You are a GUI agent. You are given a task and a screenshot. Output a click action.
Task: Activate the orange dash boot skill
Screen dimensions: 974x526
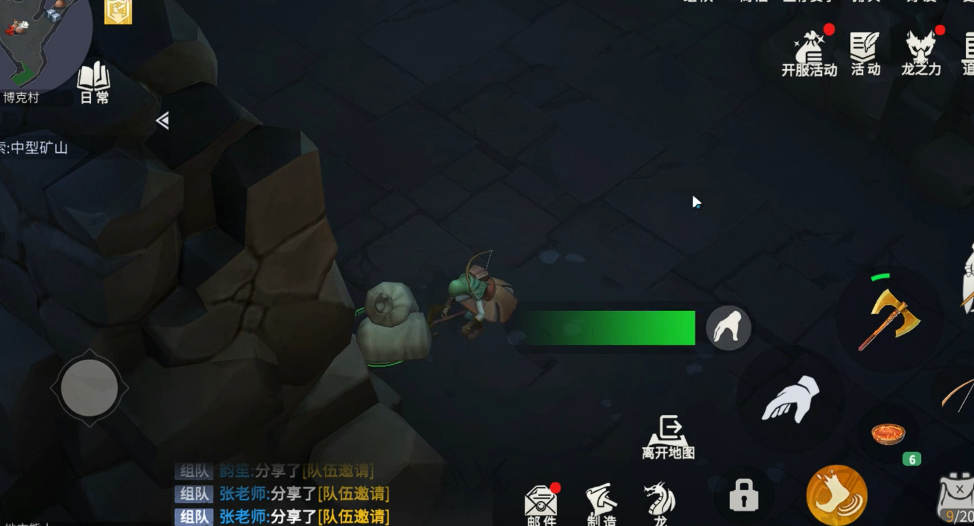pos(836,495)
